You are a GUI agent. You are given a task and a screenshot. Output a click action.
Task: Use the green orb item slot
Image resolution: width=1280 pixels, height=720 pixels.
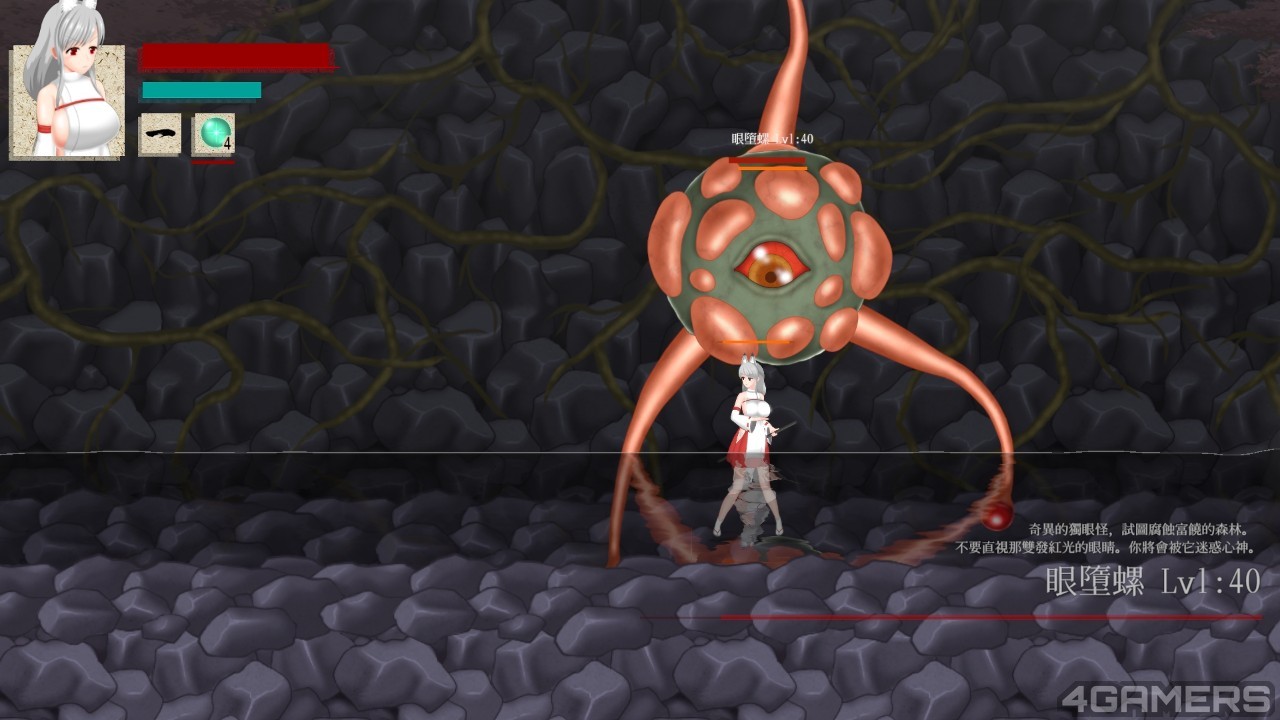point(213,134)
